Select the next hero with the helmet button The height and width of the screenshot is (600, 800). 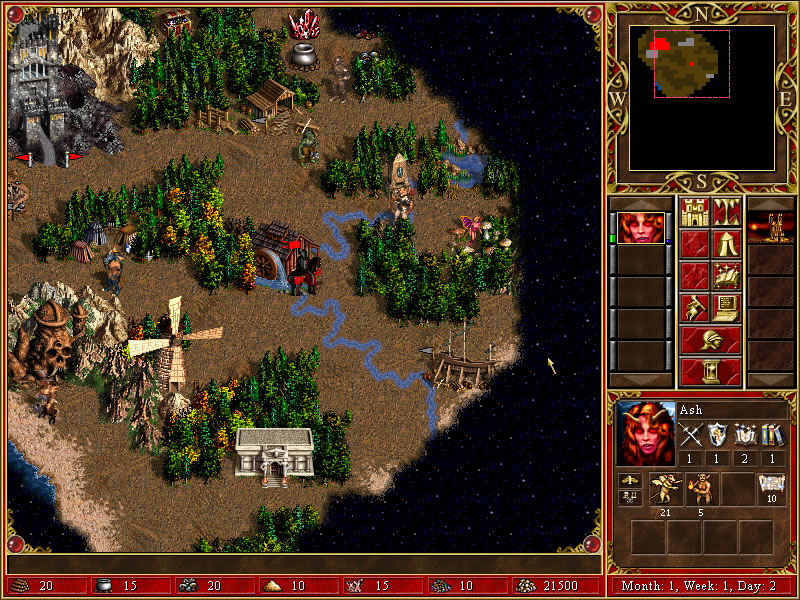[710, 340]
